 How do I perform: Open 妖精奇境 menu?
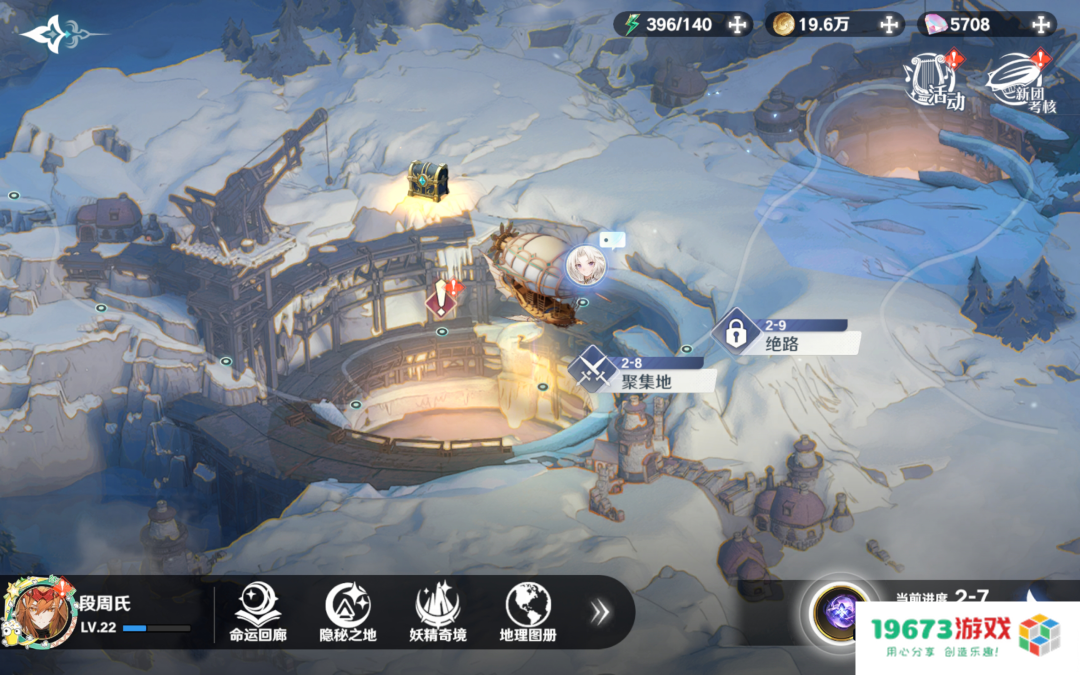(437, 612)
